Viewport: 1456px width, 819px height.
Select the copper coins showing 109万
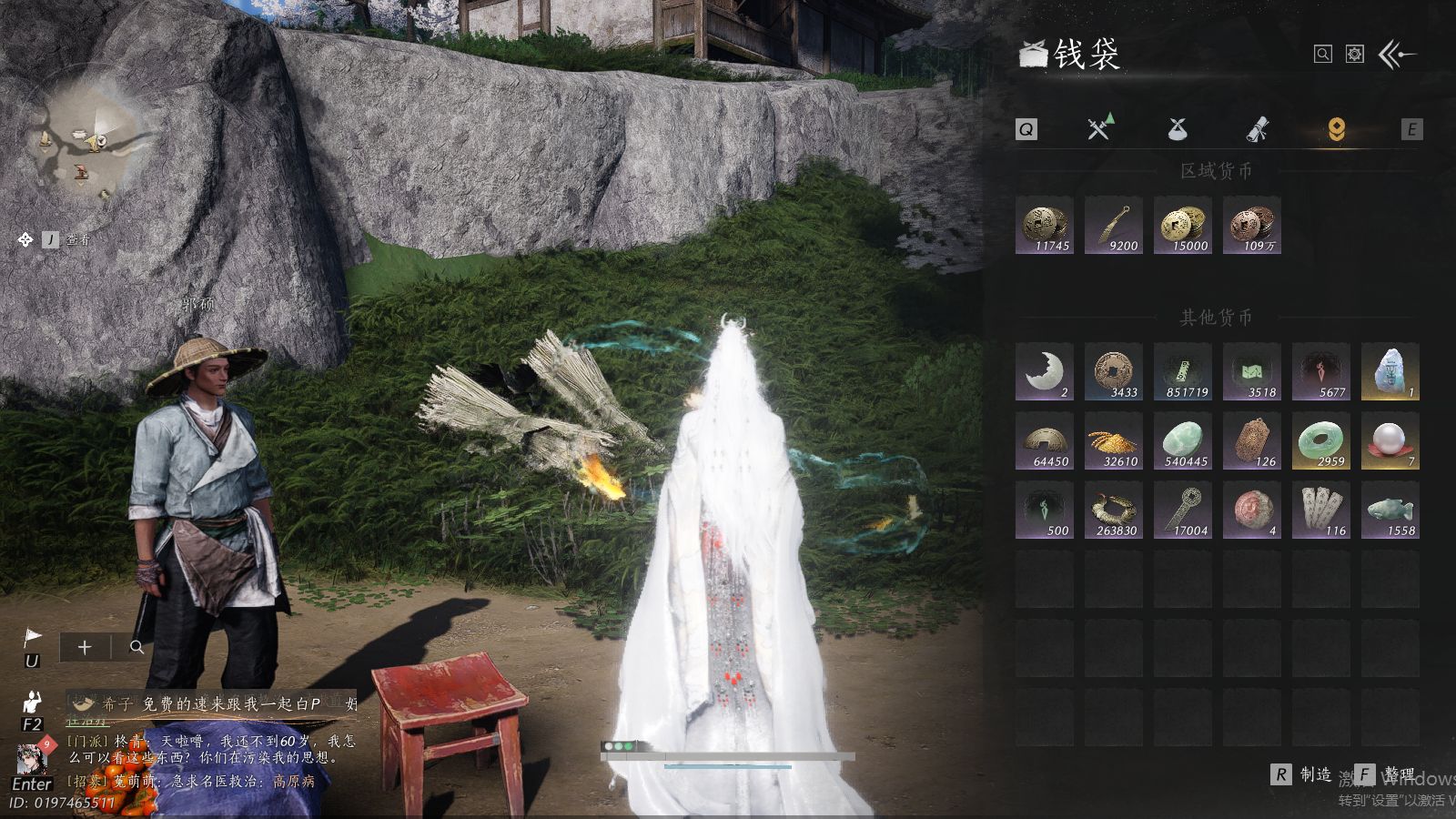[1251, 225]
